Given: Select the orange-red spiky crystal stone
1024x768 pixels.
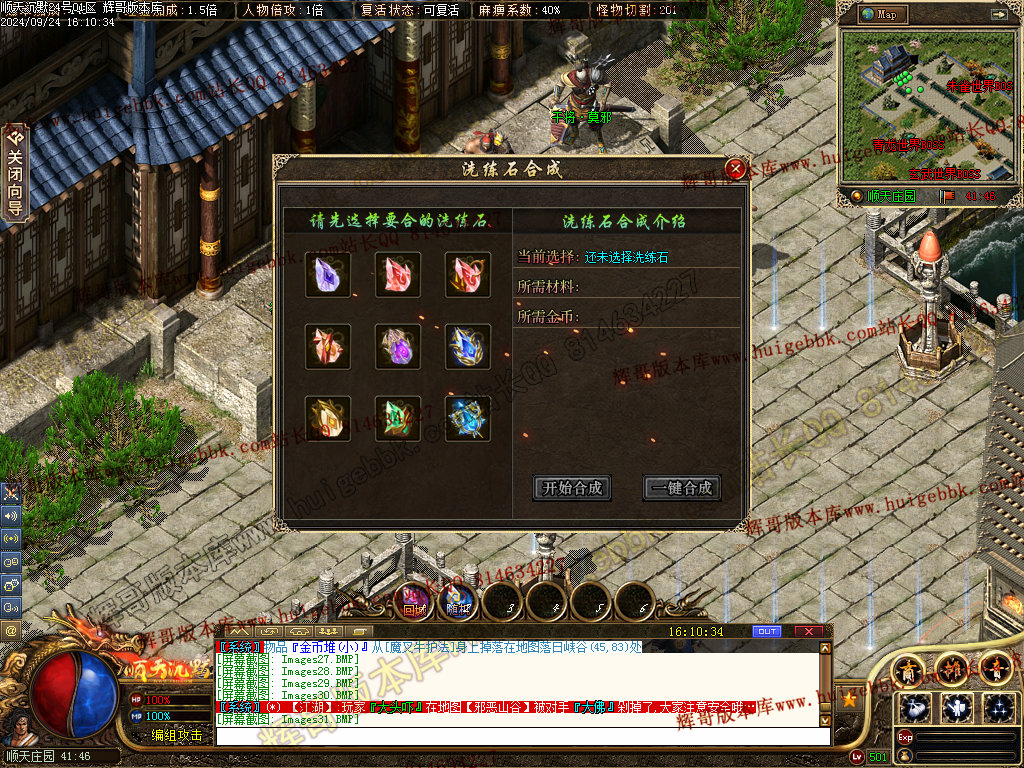Looking at the screenshot, I should click(x=328, y=347).
